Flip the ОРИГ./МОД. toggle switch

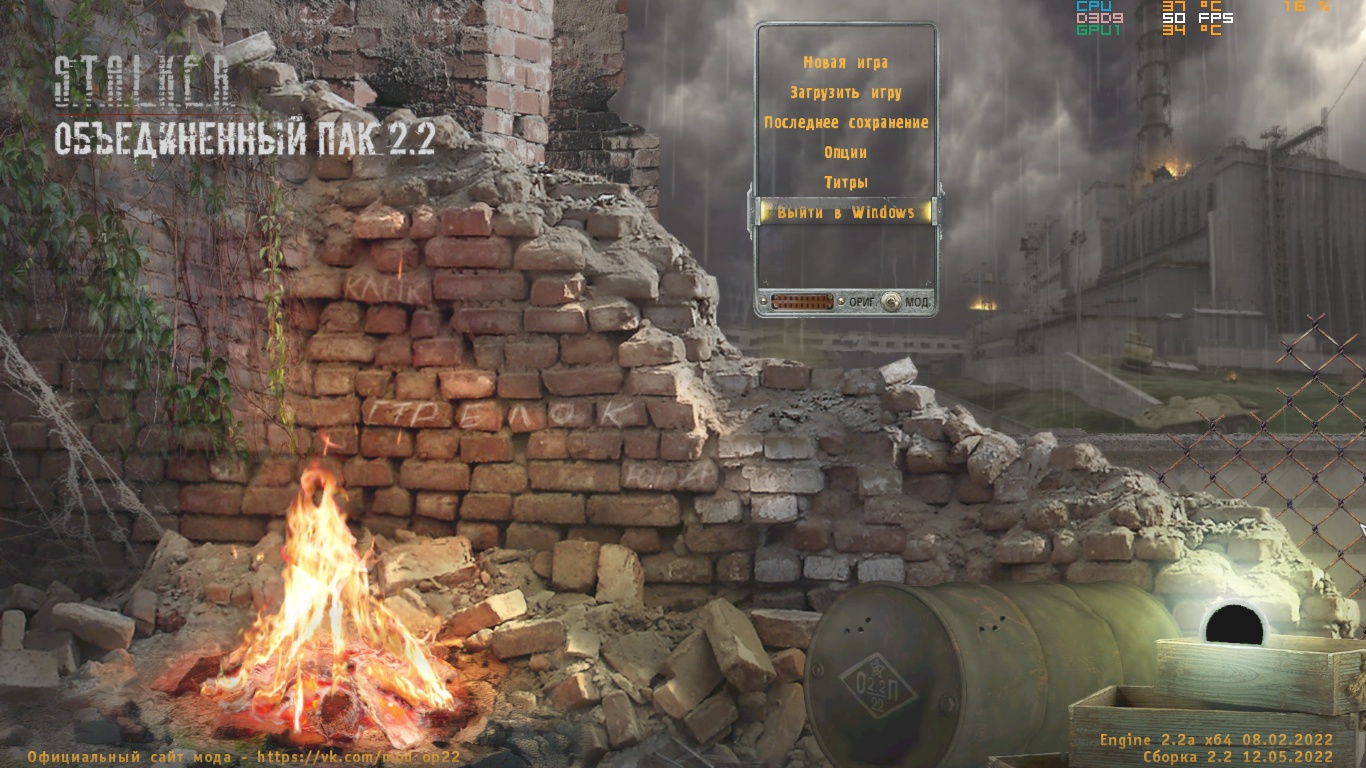tap(890, 301)
